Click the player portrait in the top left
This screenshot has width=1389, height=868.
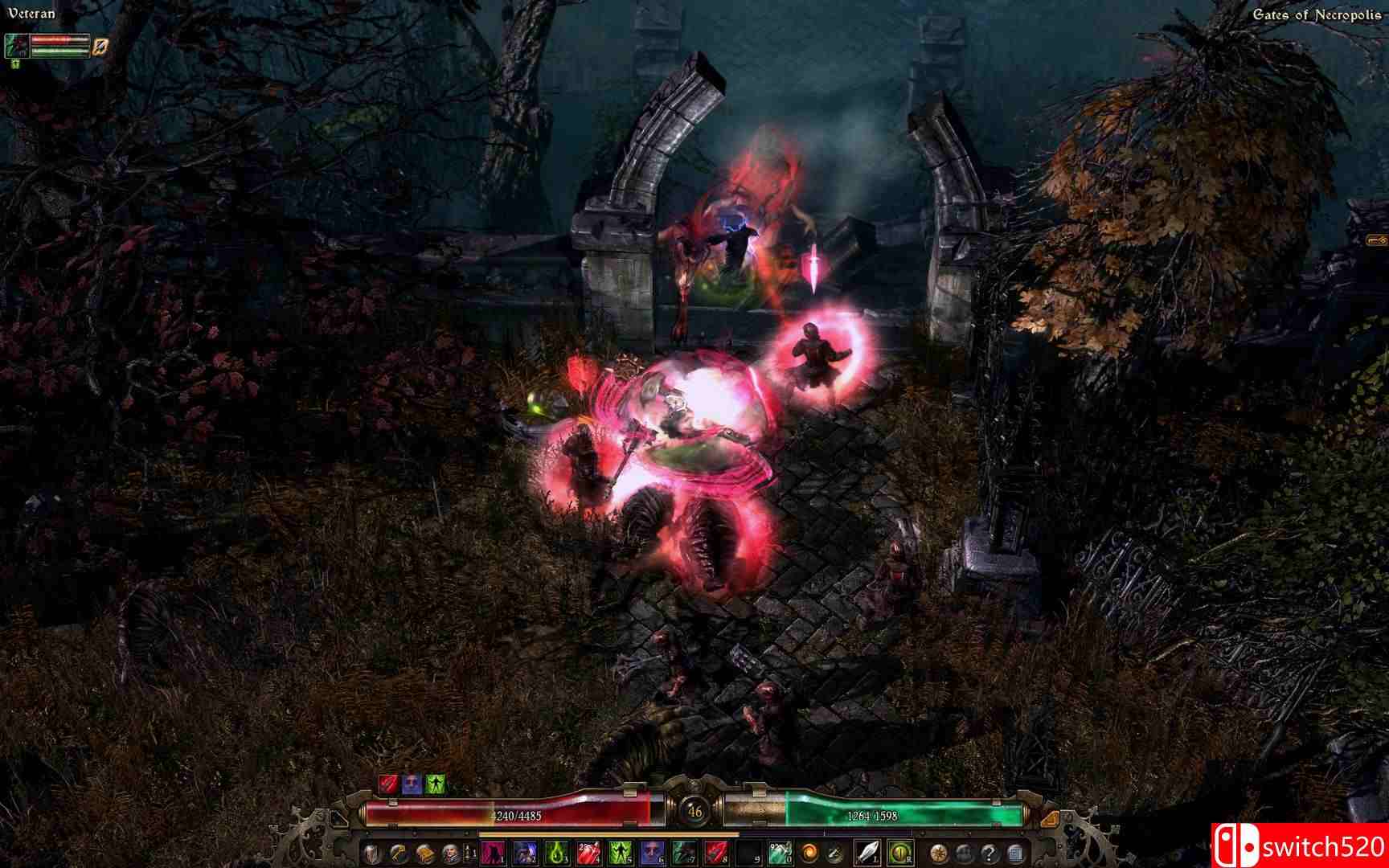(x=16, y=47)
